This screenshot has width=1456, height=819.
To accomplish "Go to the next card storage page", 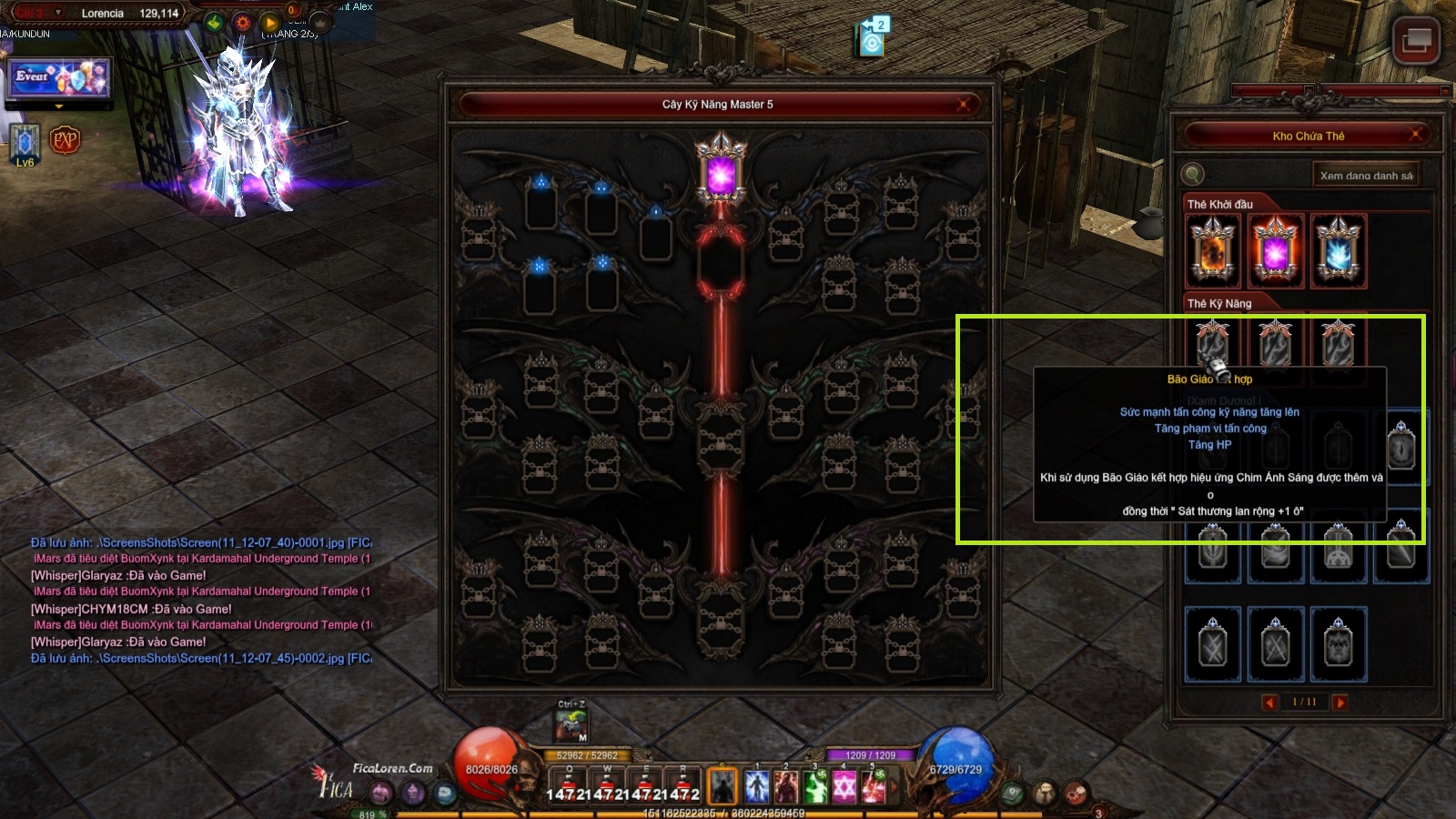I will click(1340, 702).
